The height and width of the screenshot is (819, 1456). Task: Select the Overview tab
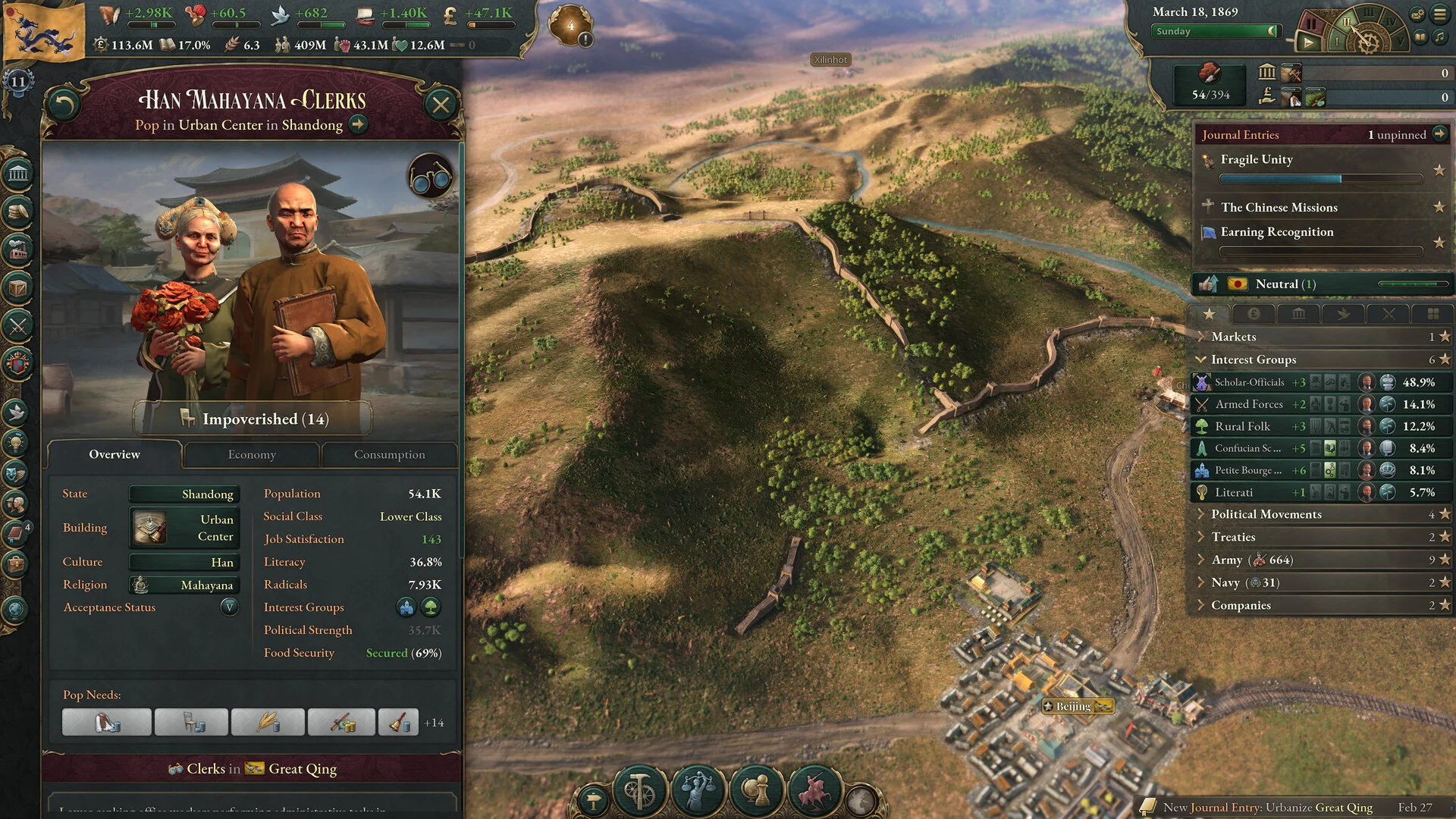click(x=115, y=454)
